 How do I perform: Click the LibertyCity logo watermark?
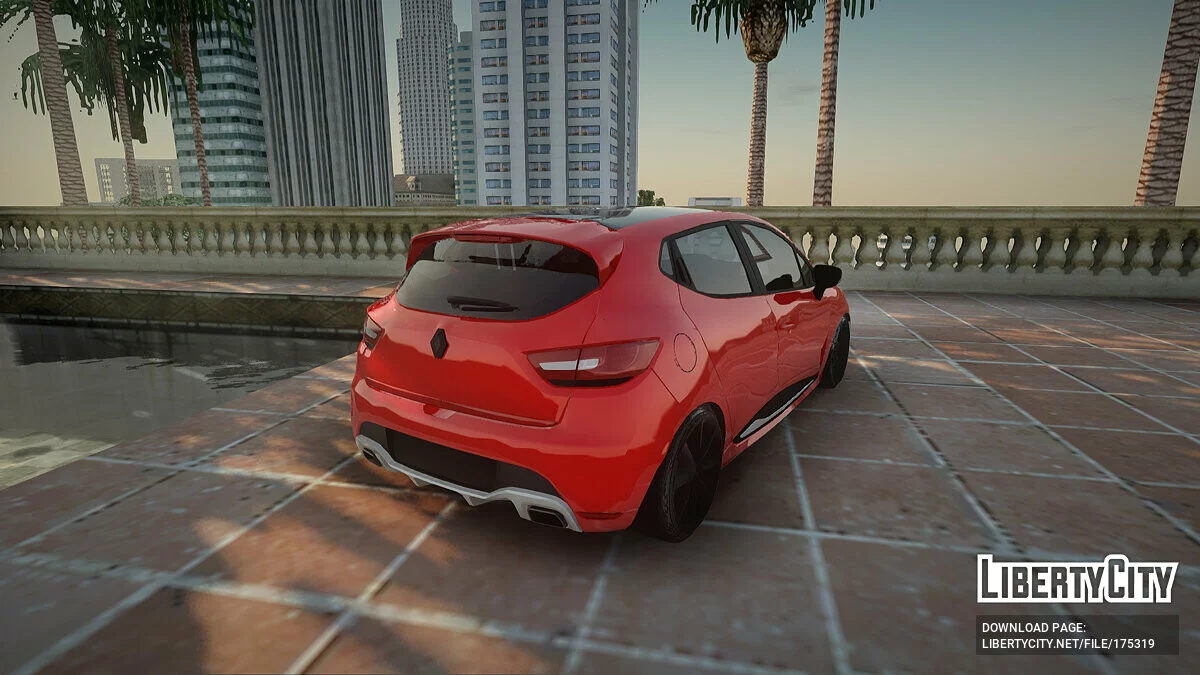click(x=1077, y=579)
